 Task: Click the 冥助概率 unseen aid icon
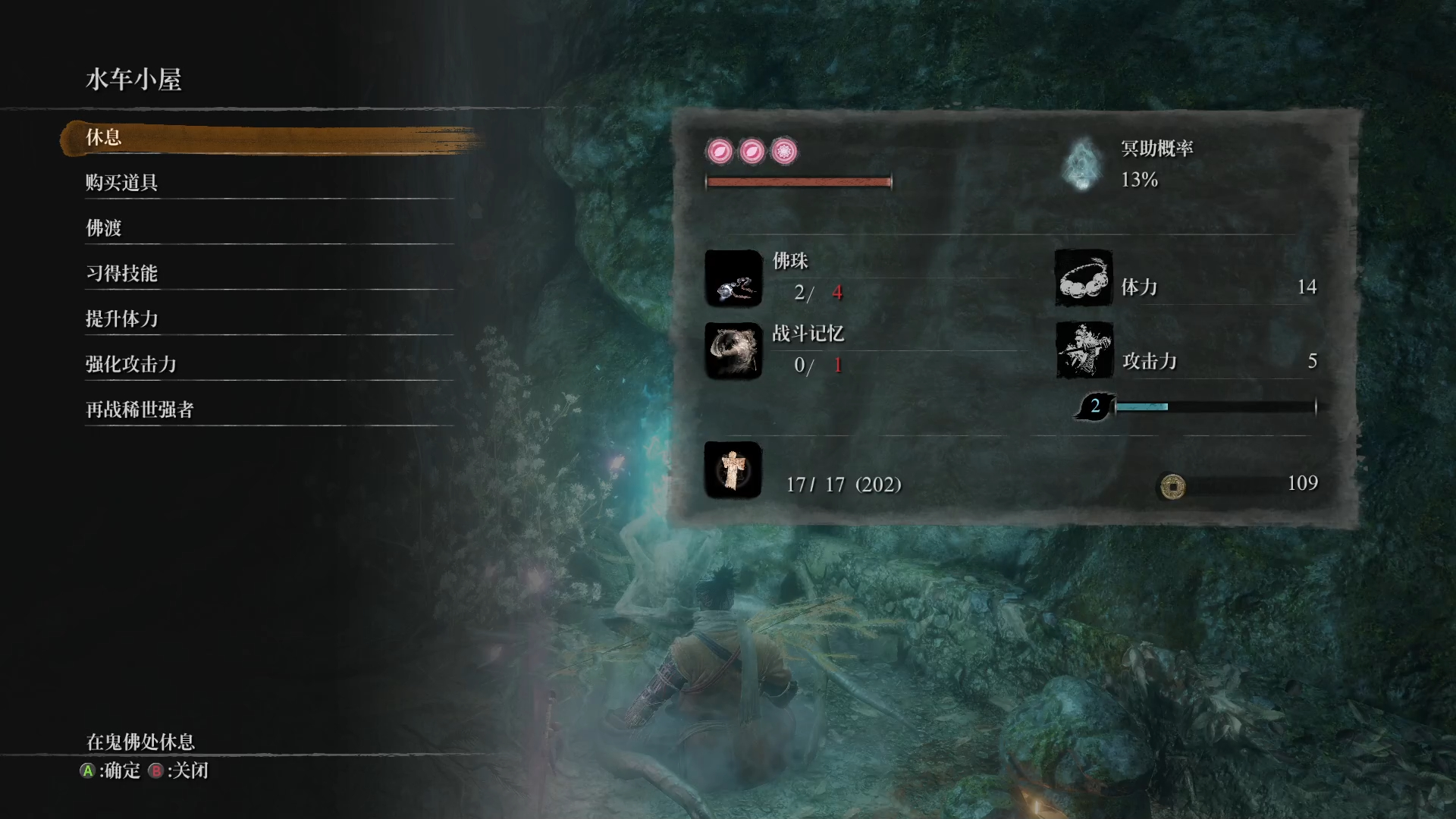1082,164
